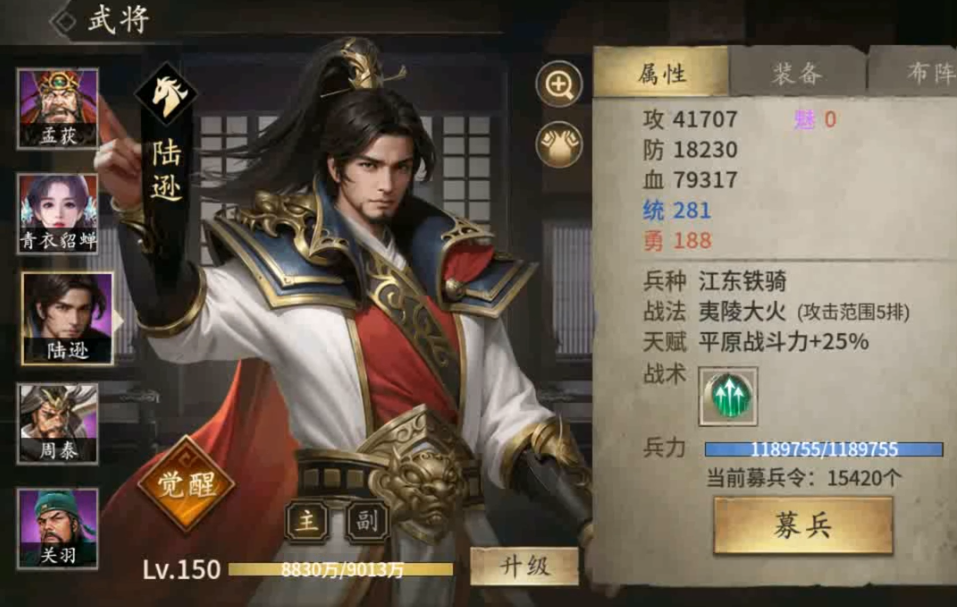Open general 关羽 from the list
The image size is (957, 607).
click(x=57, y=527)
